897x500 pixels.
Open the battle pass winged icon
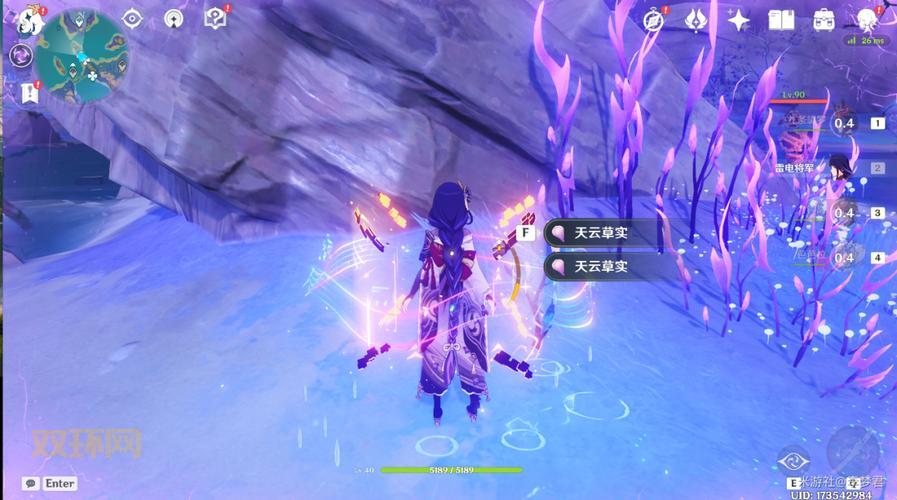697,19
